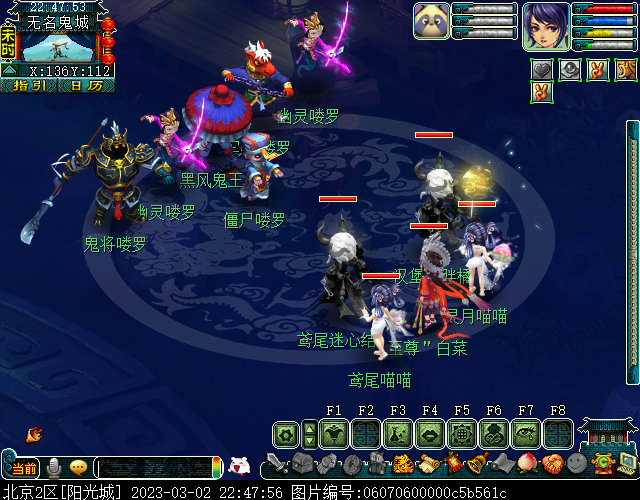Use the F3 potion flask skill
The image size is (640, 500).
click(x=398, y=433)
